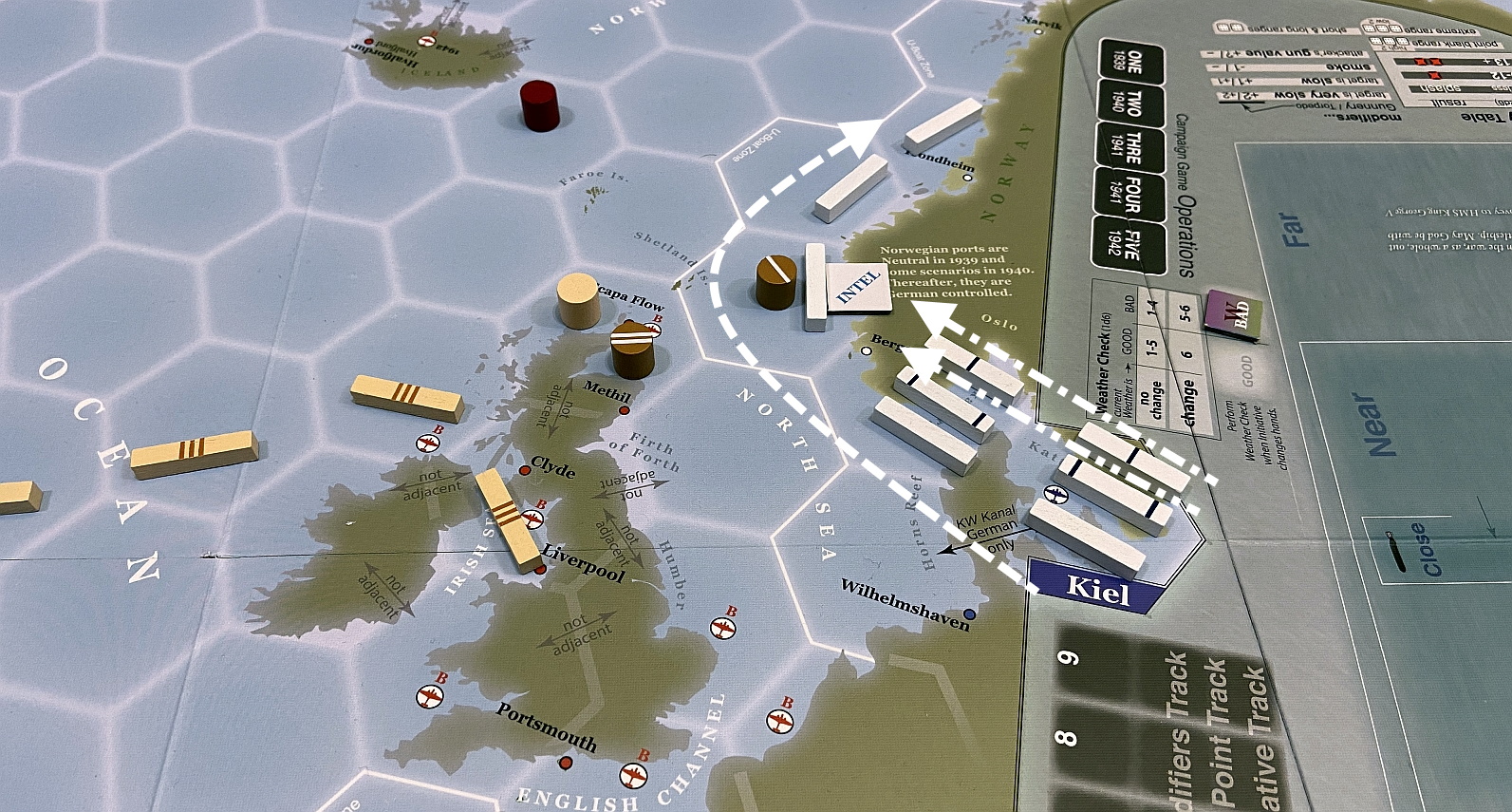Select the dark red cylinder near Iceland

click(540, 104)
